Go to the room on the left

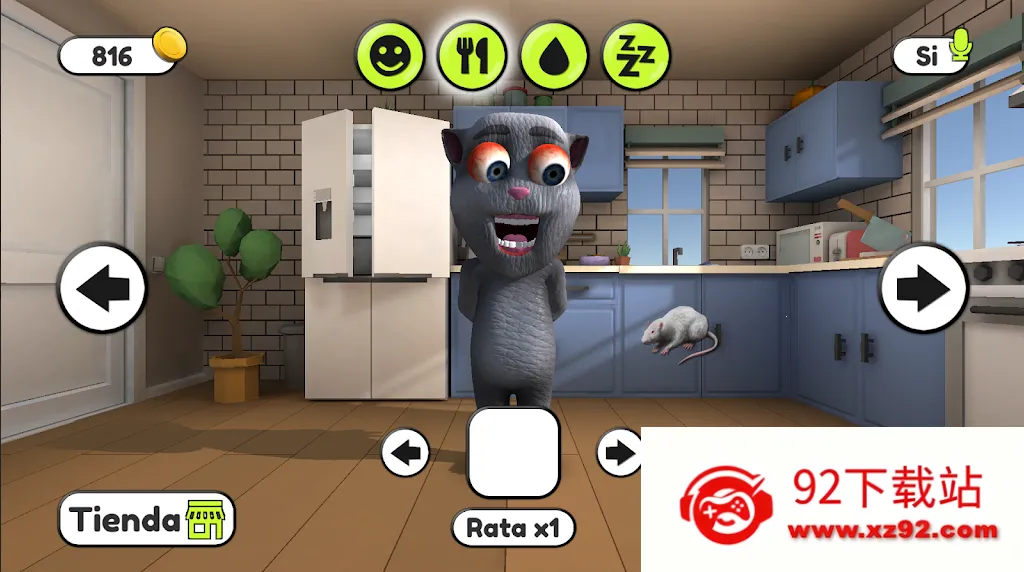click(x=102, y=289)
